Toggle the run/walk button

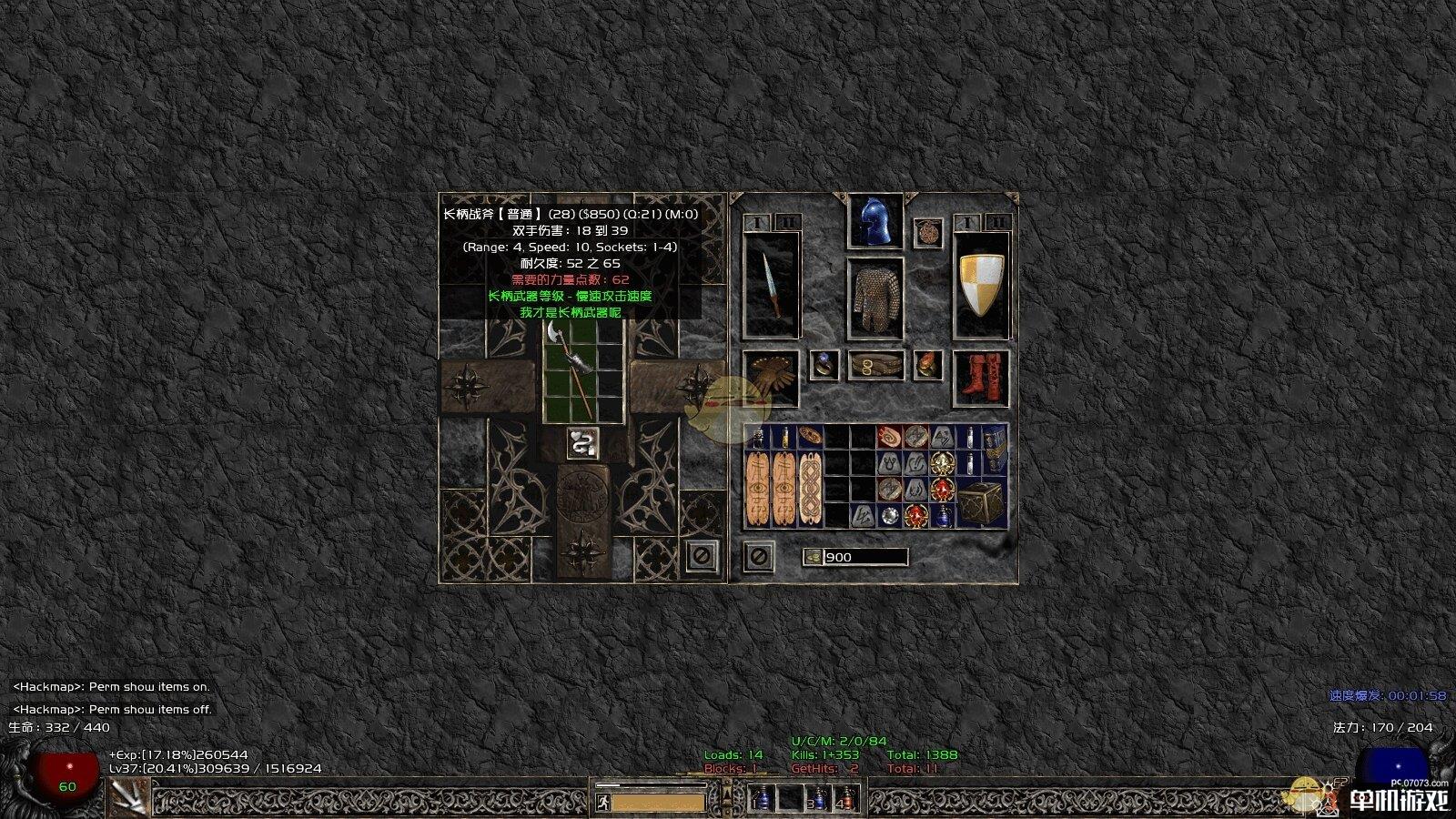(x=602, y=803)
